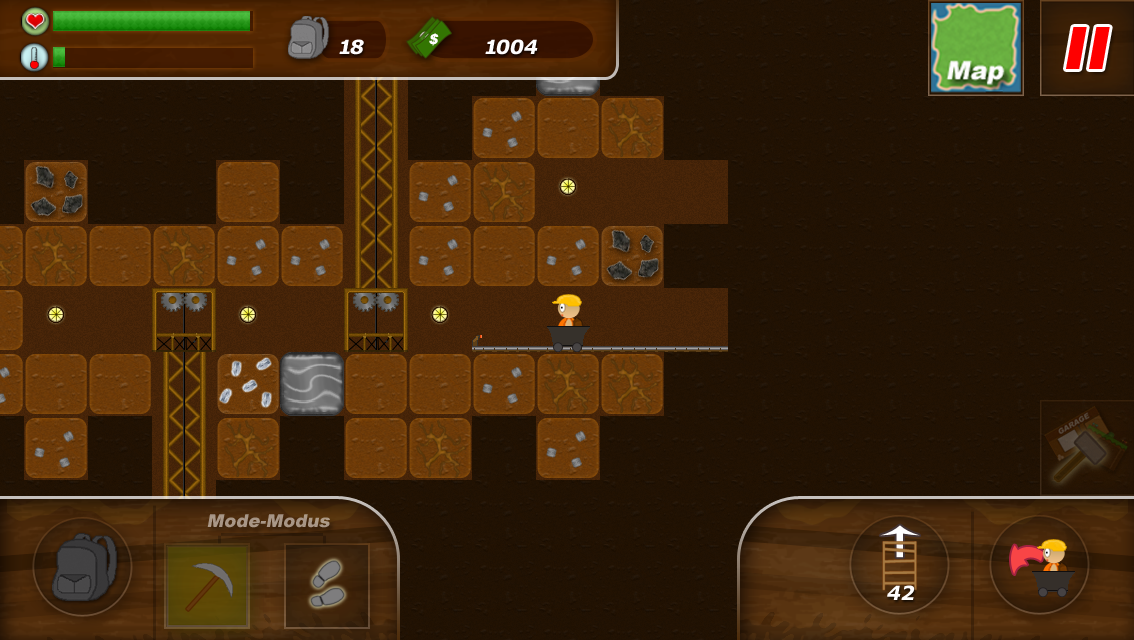This screenshot has width=1134, height=640.
Task: Open the Garage hammer workshop
Action: coord(1086,447)
